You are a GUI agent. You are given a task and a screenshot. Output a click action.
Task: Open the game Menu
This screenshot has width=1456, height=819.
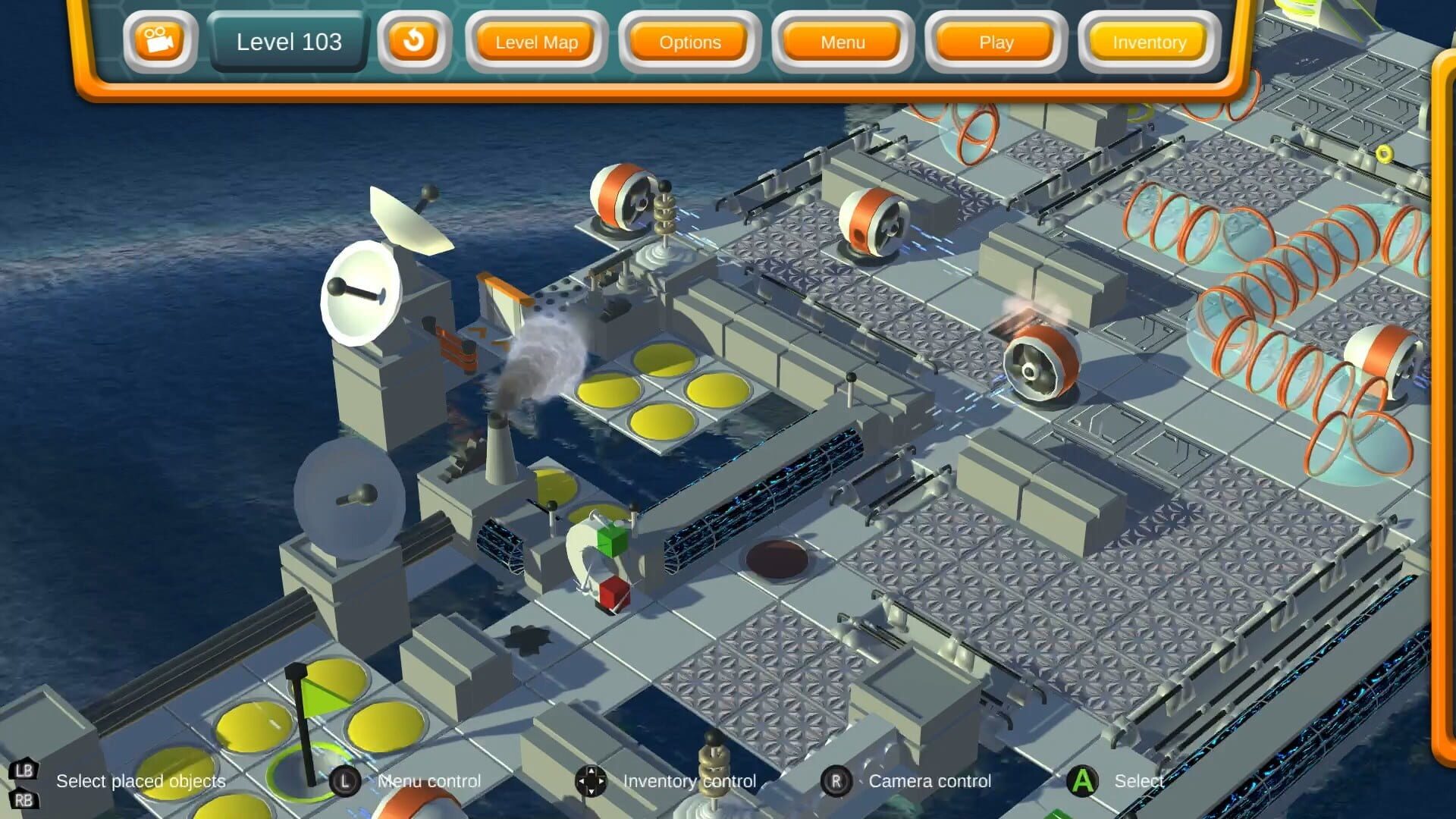pyautogui.click(x=842, y=42)
